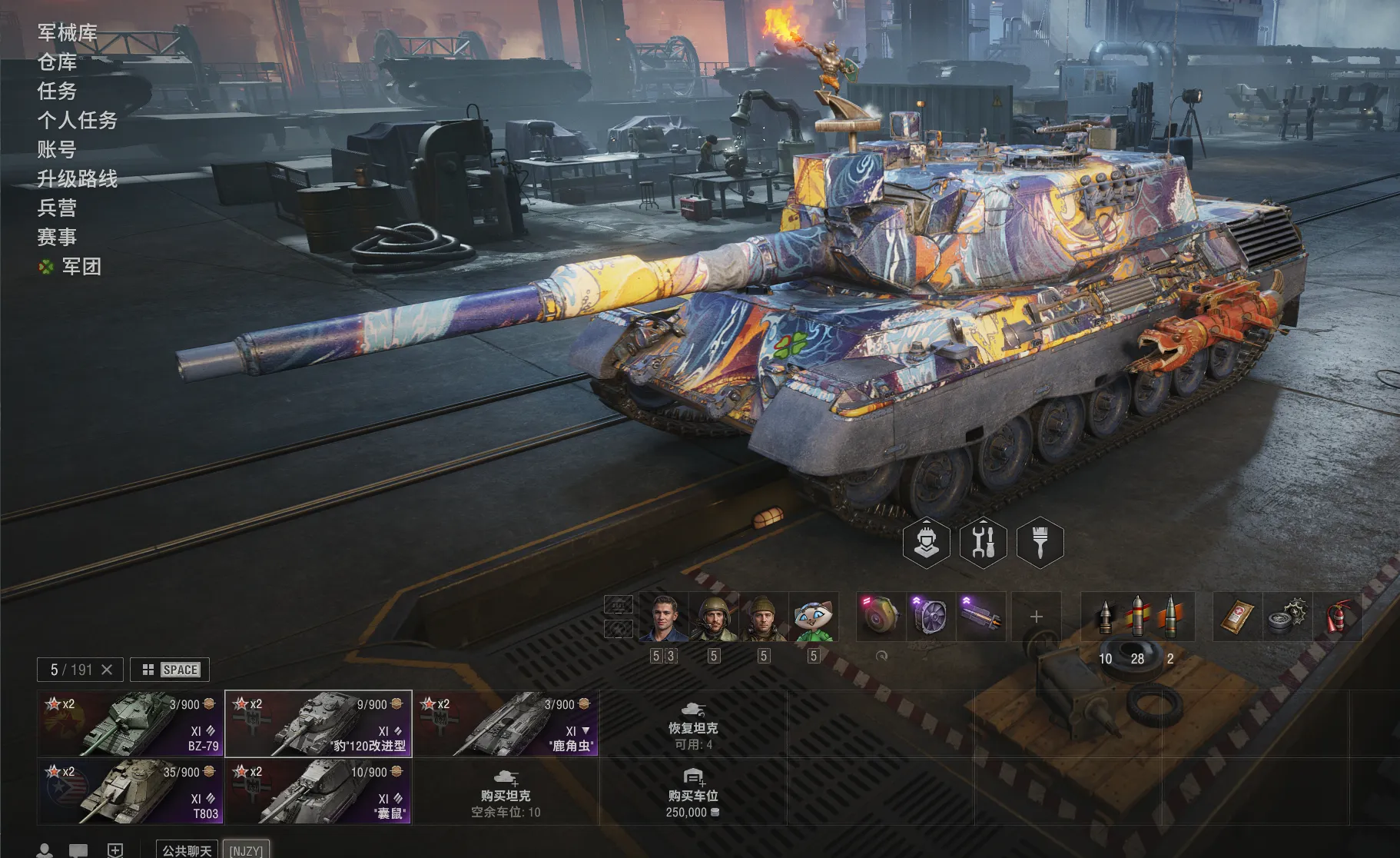Viewport: 1400px width, 858px height.
Task: Open the paintbrush customization hexagon button
Action: coord(1040,542)
